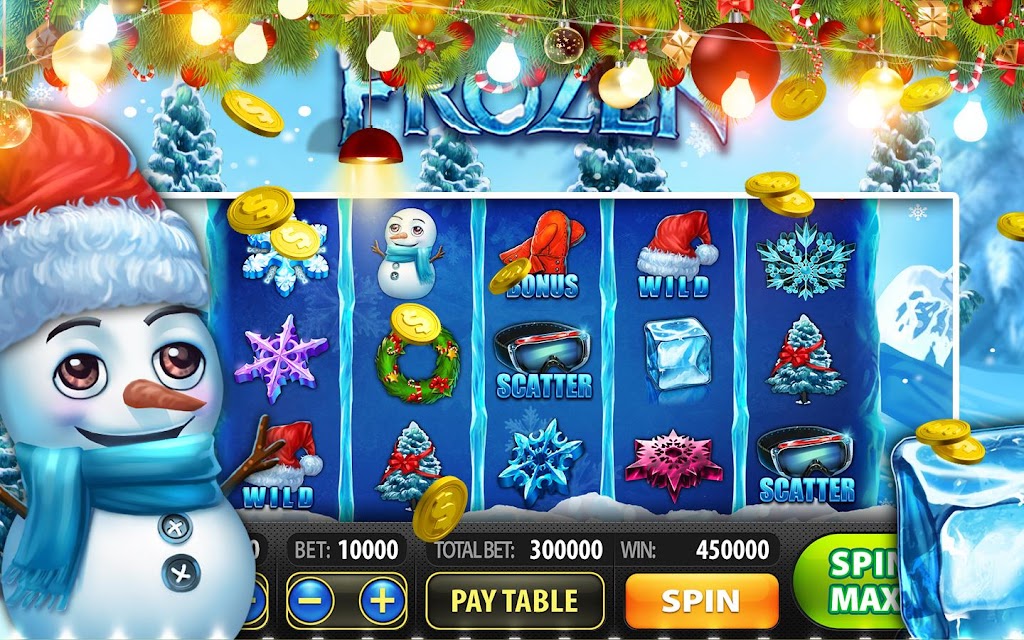Increase the bet with the plus button

point(380,601)
